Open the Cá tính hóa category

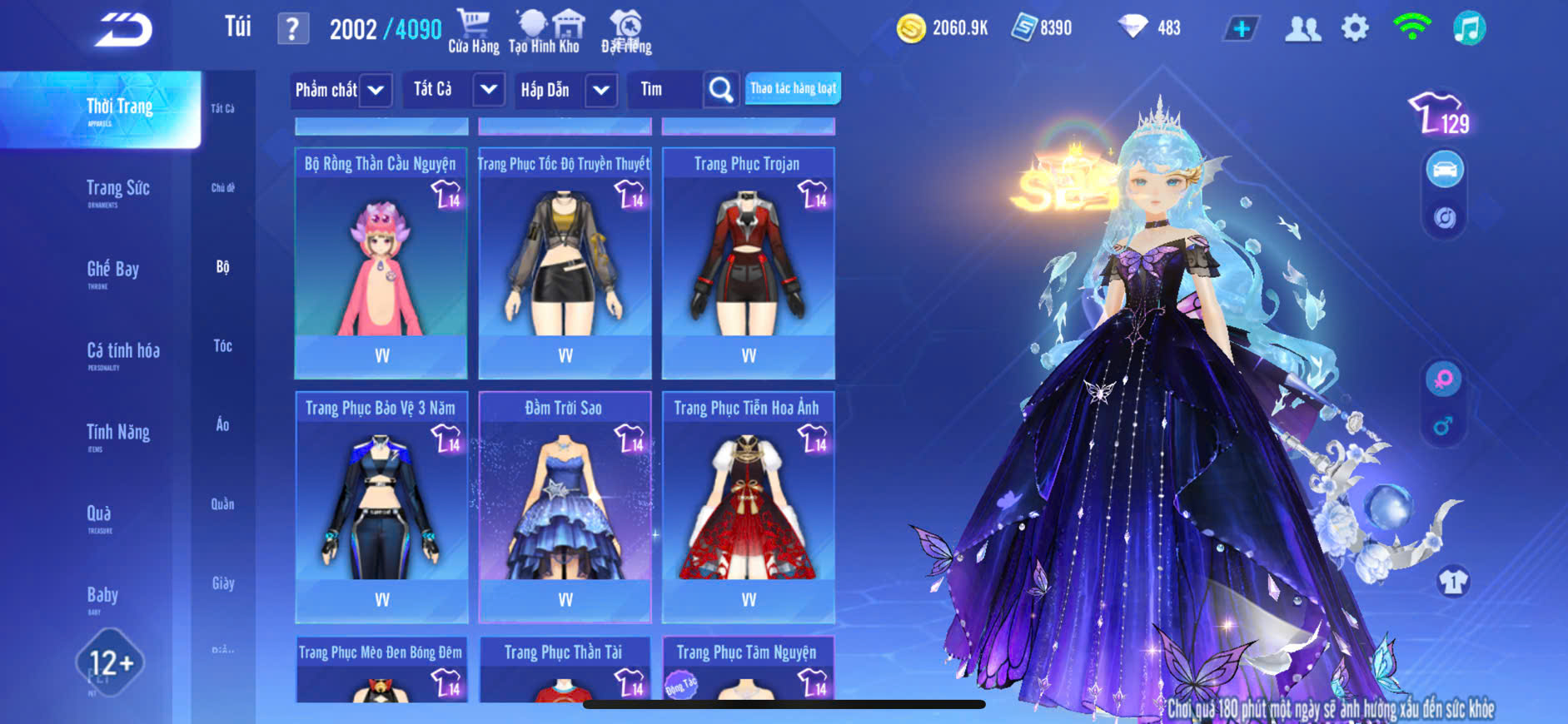tap(123, 352)
